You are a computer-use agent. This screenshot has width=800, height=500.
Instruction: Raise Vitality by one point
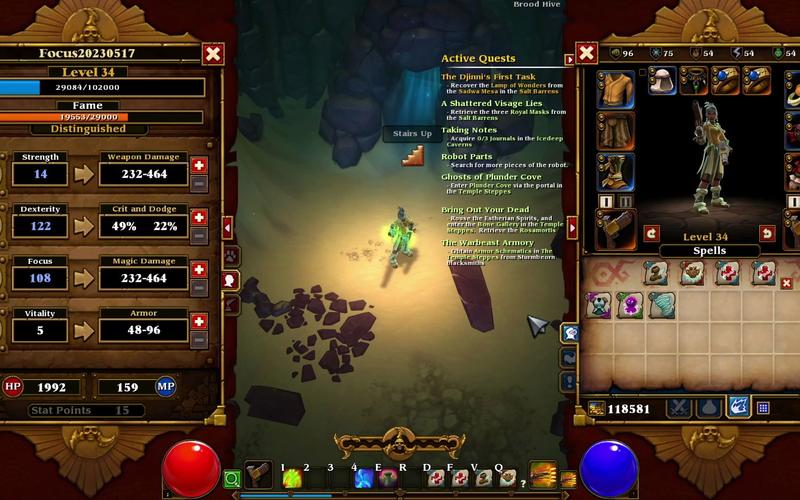click(x=199, y=321)
